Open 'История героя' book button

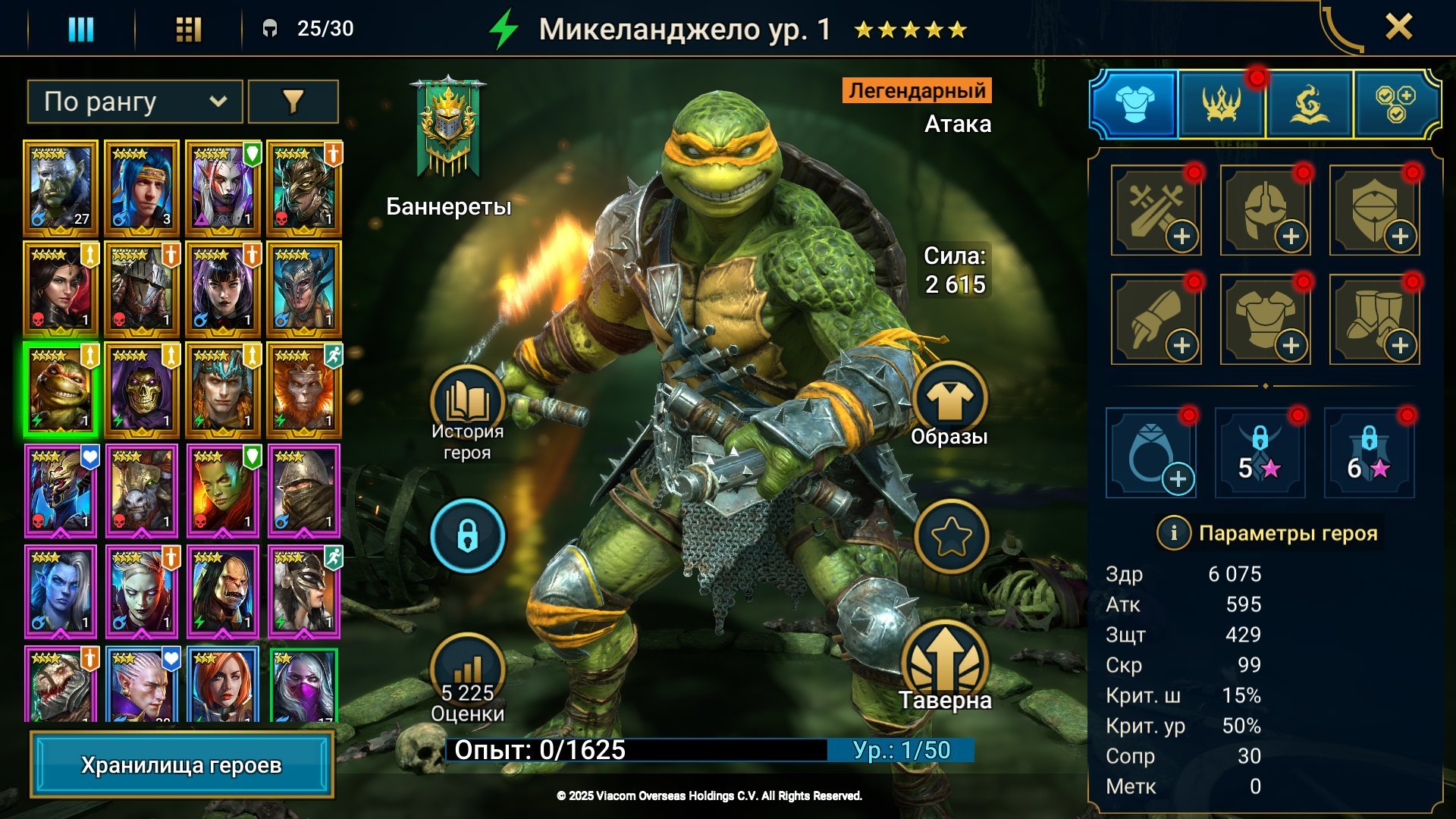click(467, 403)
